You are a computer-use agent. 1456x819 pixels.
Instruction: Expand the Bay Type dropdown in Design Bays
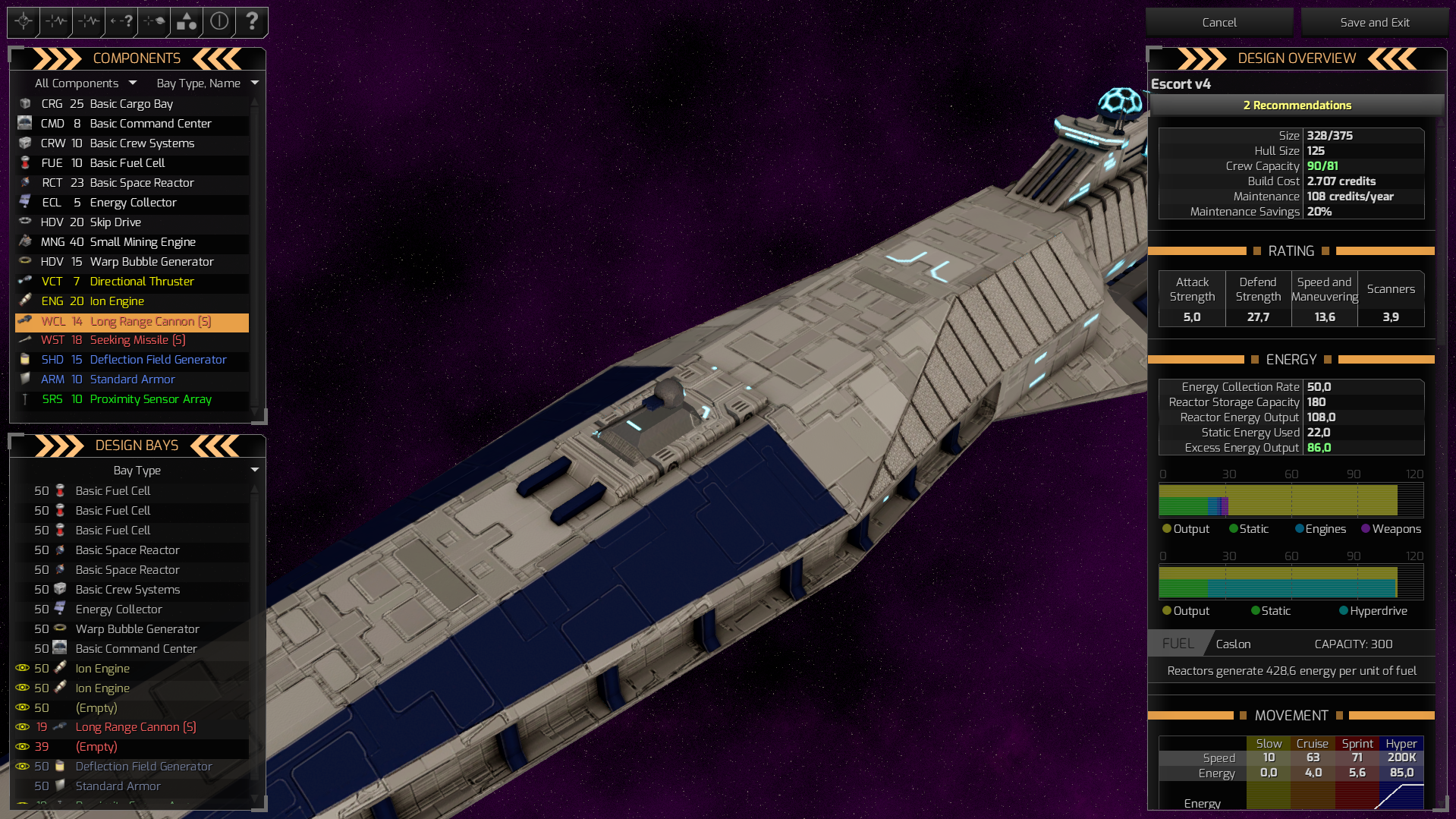[x=137, y=470]
